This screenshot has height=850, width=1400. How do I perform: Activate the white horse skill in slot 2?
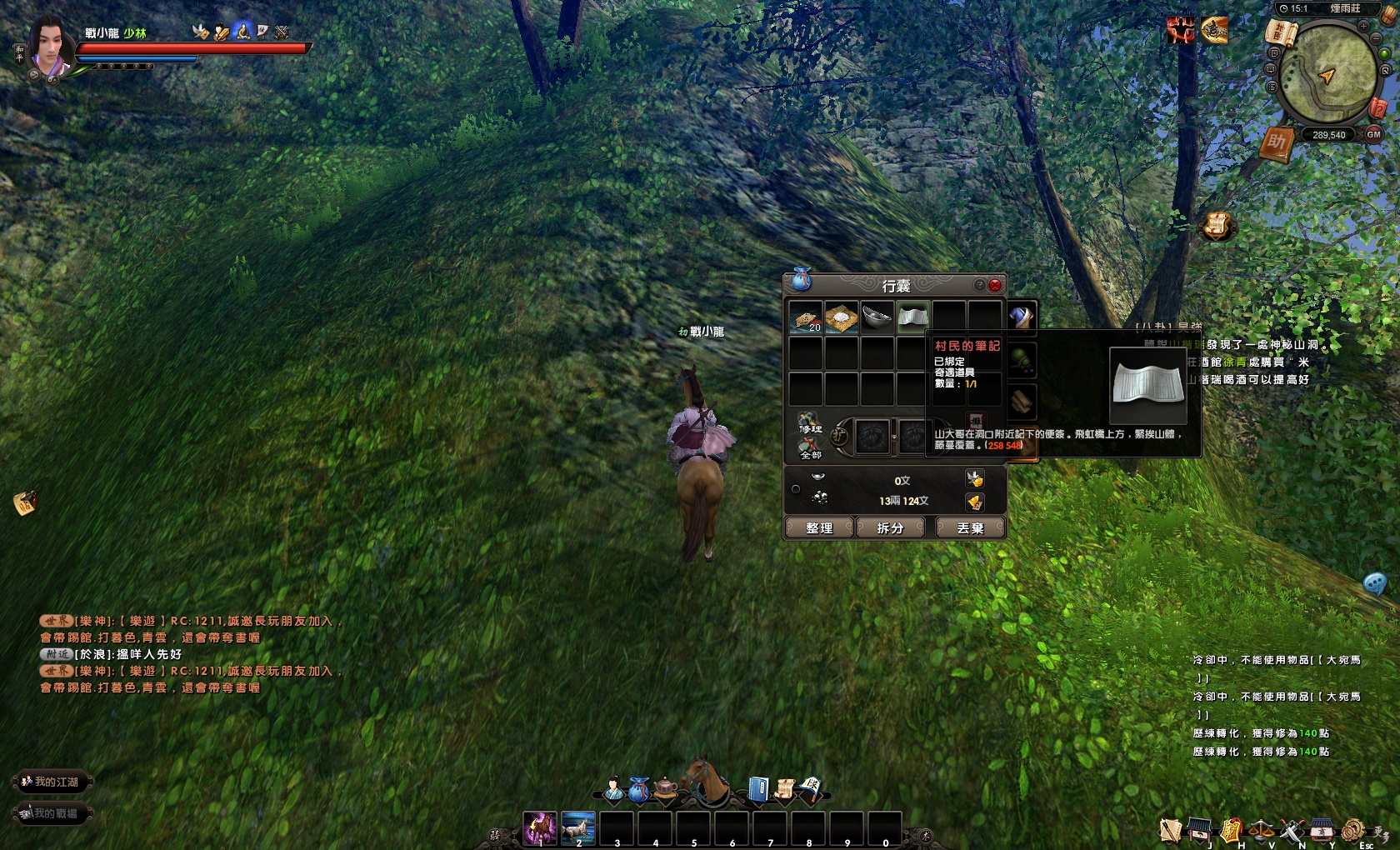coord(578,827)
